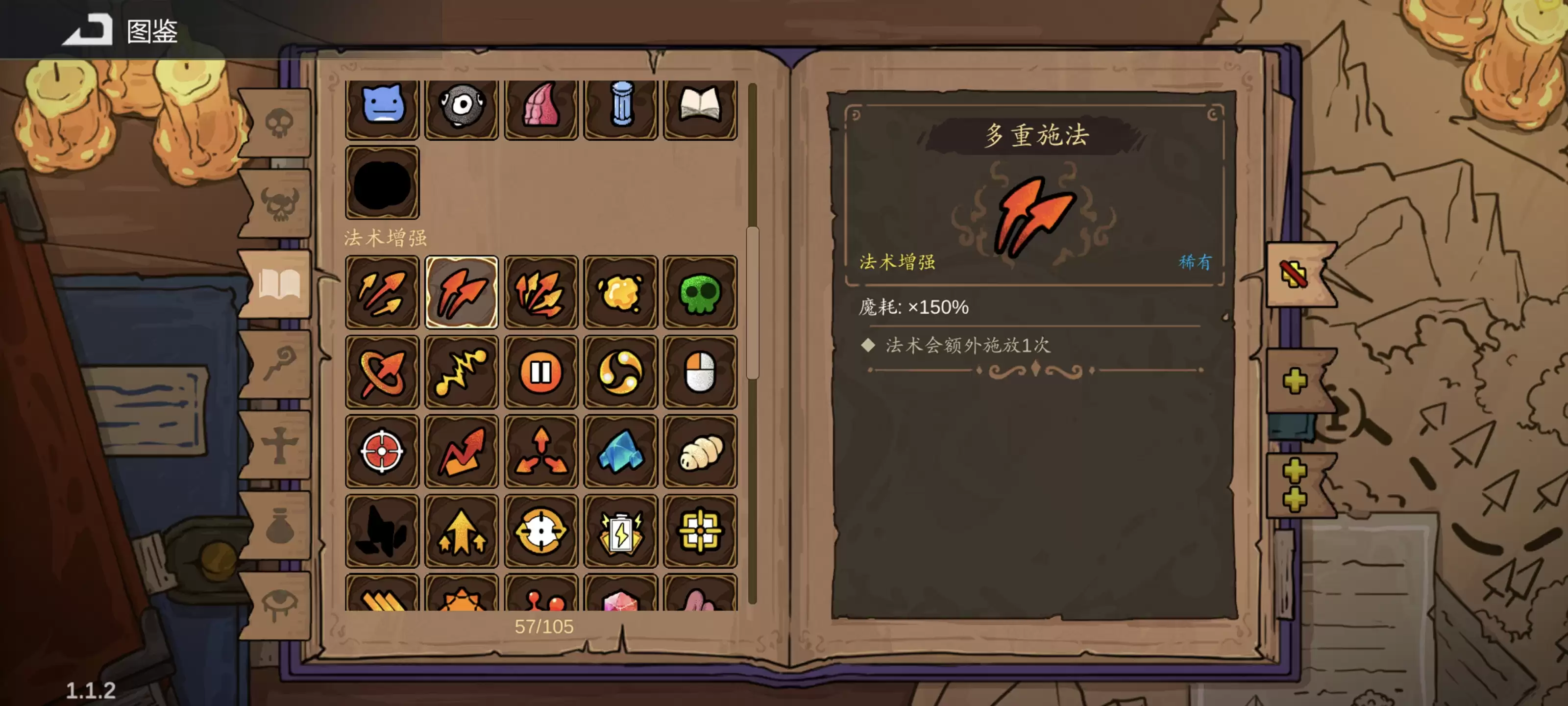Click the red orbiting arrow enhancement
The width and height of the screenshot is (1568, 706).
[382, 372]
